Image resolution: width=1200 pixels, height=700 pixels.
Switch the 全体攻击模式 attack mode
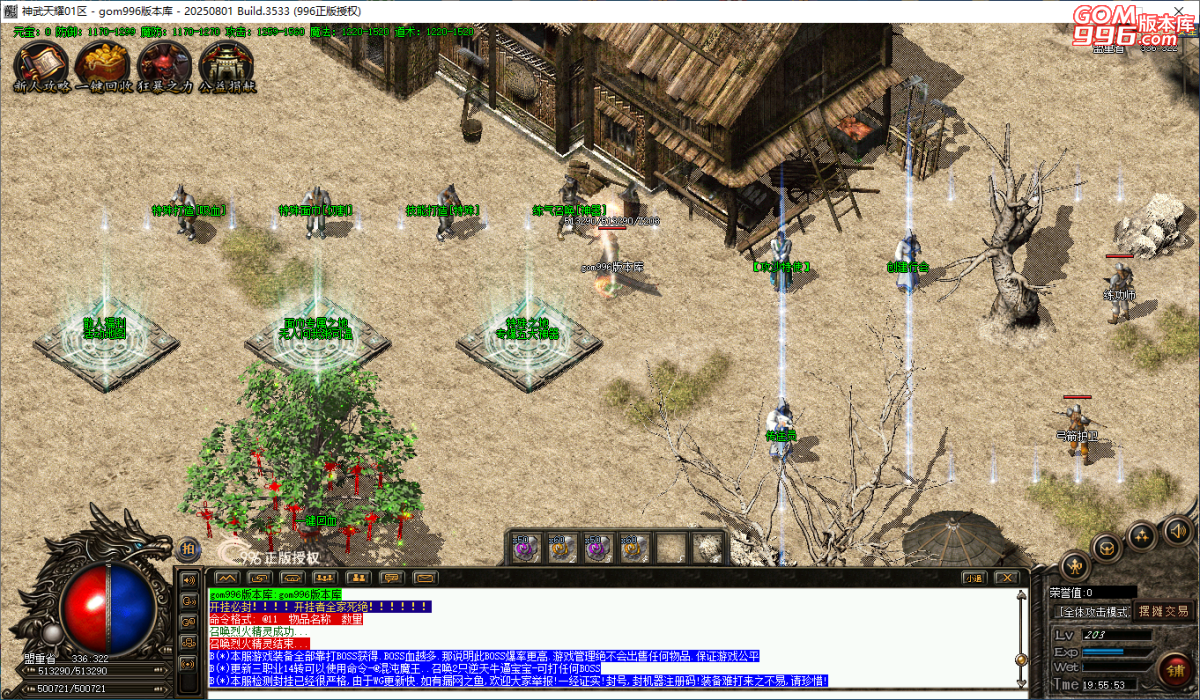coord(1092,611)
